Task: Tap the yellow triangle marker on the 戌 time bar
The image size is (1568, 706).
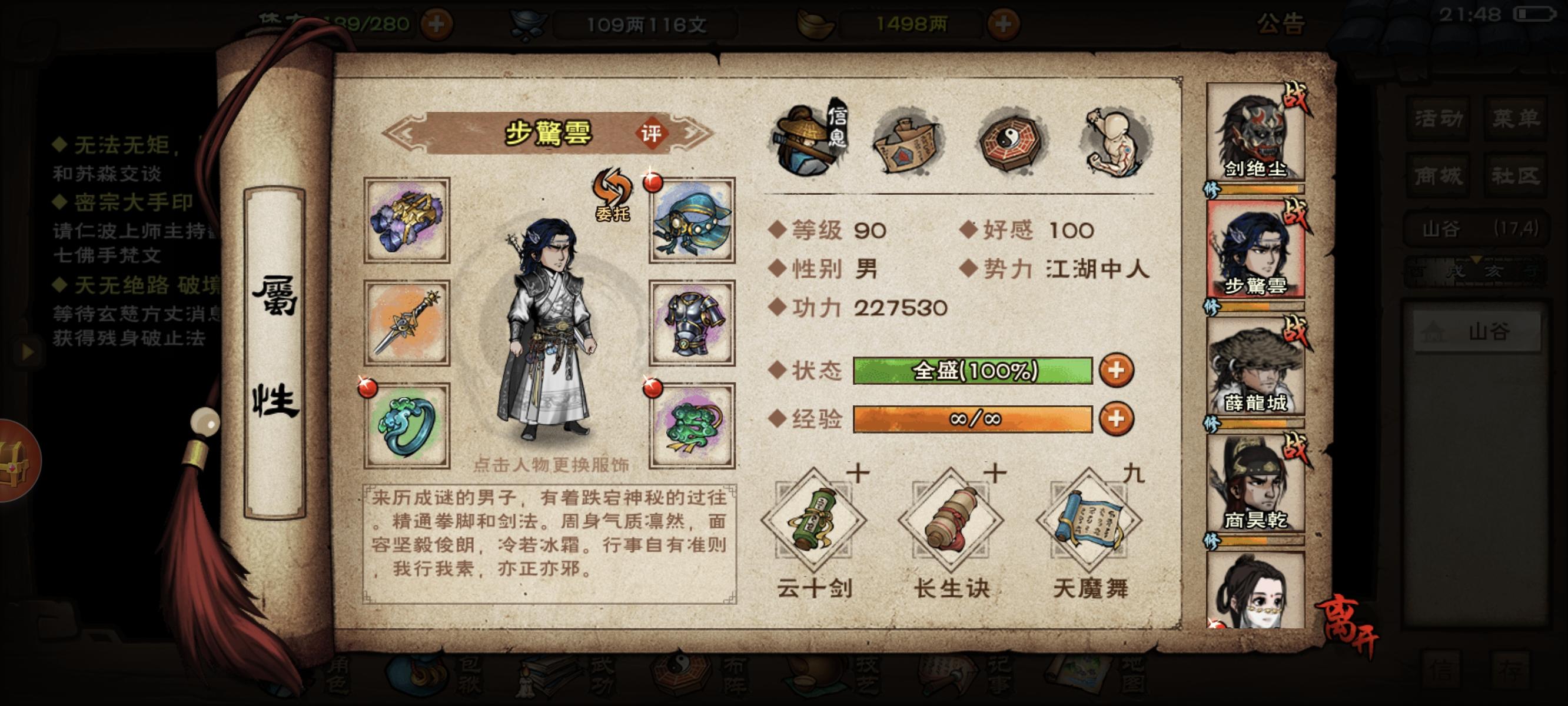Action: coord(1477,260)
